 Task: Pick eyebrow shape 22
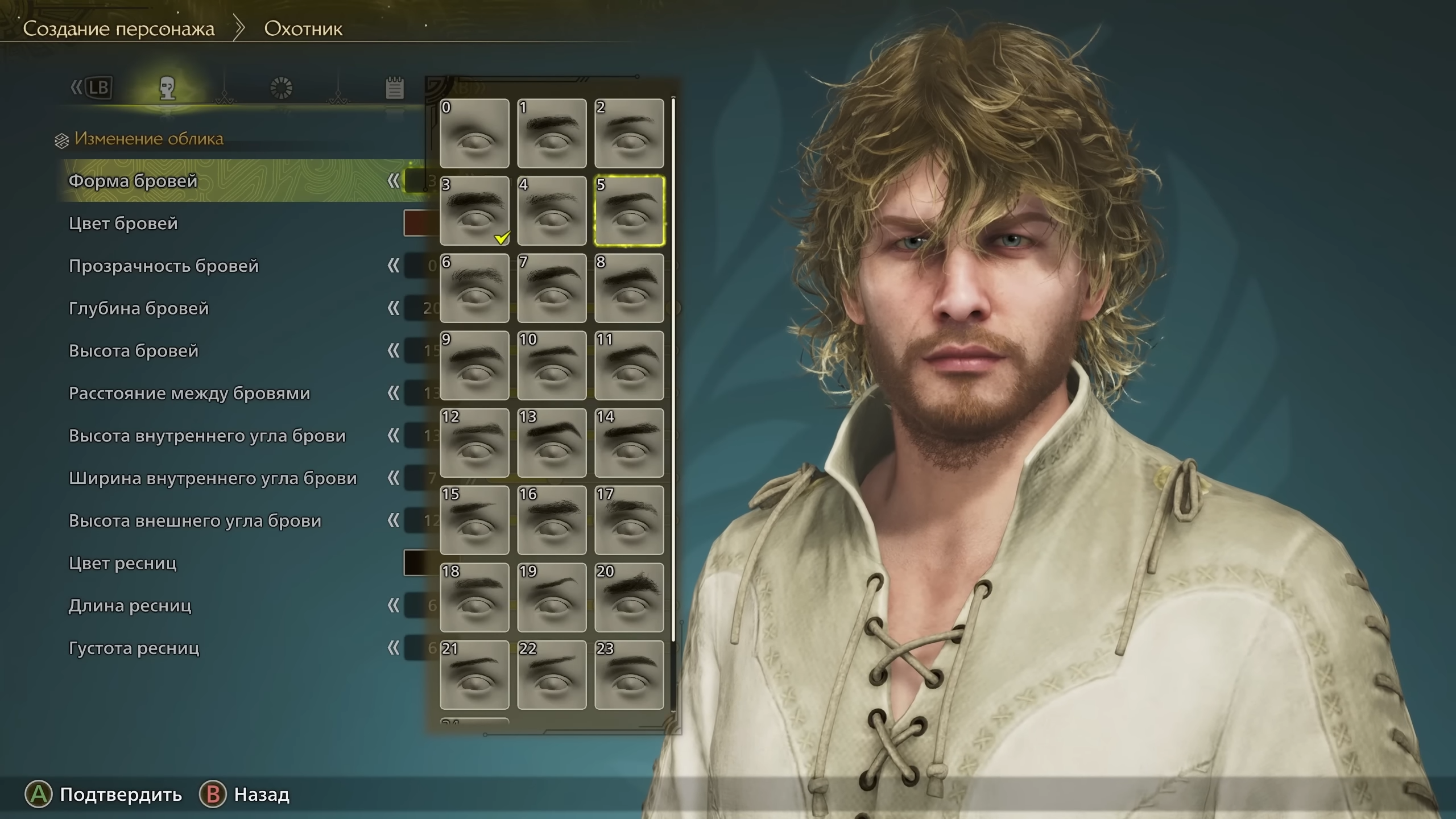point(552,675)
